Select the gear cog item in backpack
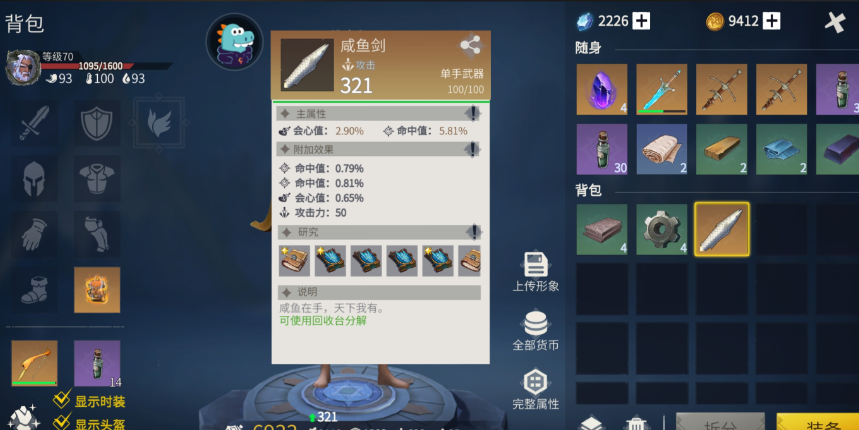The image size is (859, 430). [662, 229]
